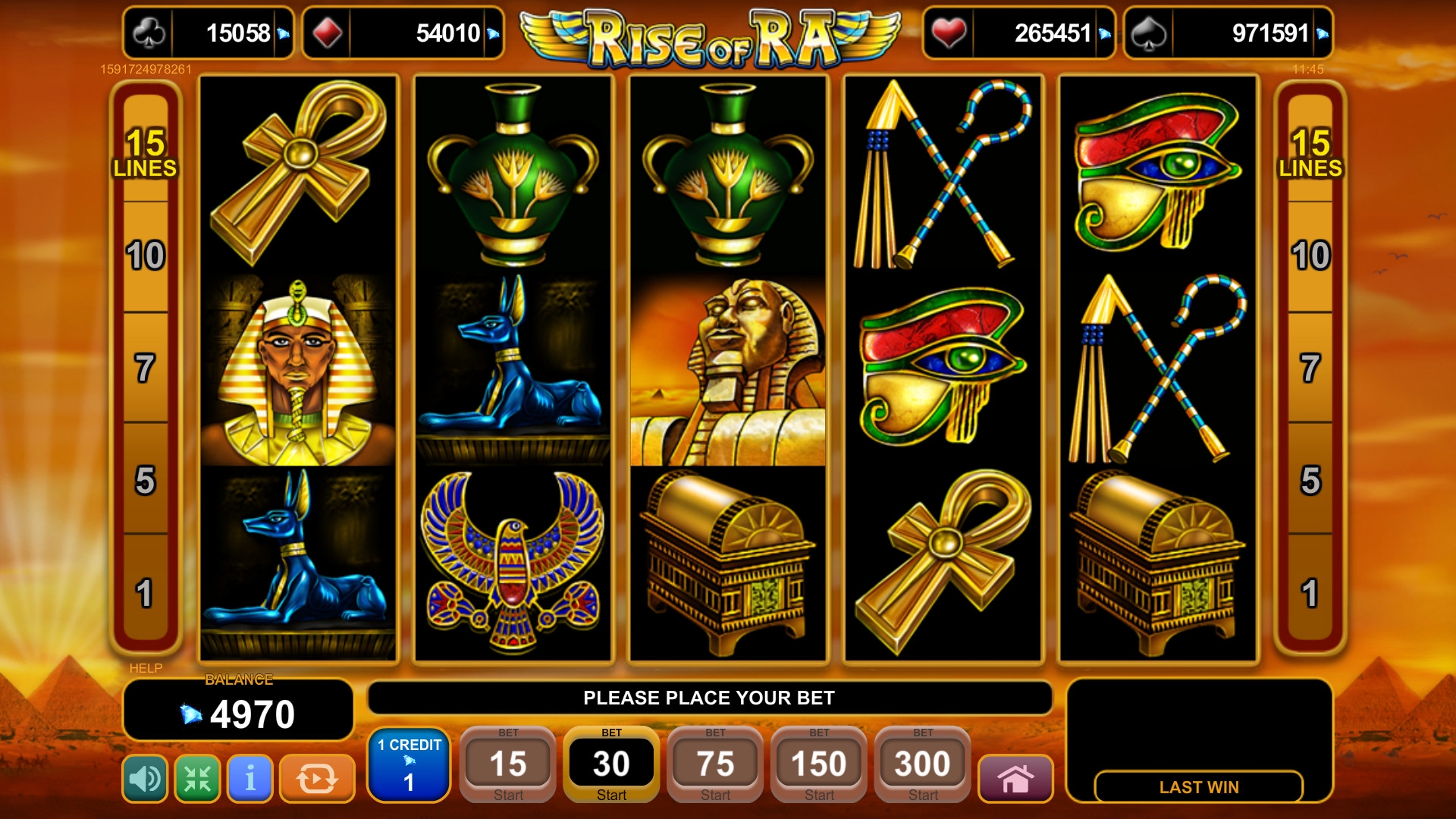This screenshot has height=819, width=1456.
Task: Toggle fullscreen with the green arrows button
Action: pyautogui.click(x=197, y=778)
